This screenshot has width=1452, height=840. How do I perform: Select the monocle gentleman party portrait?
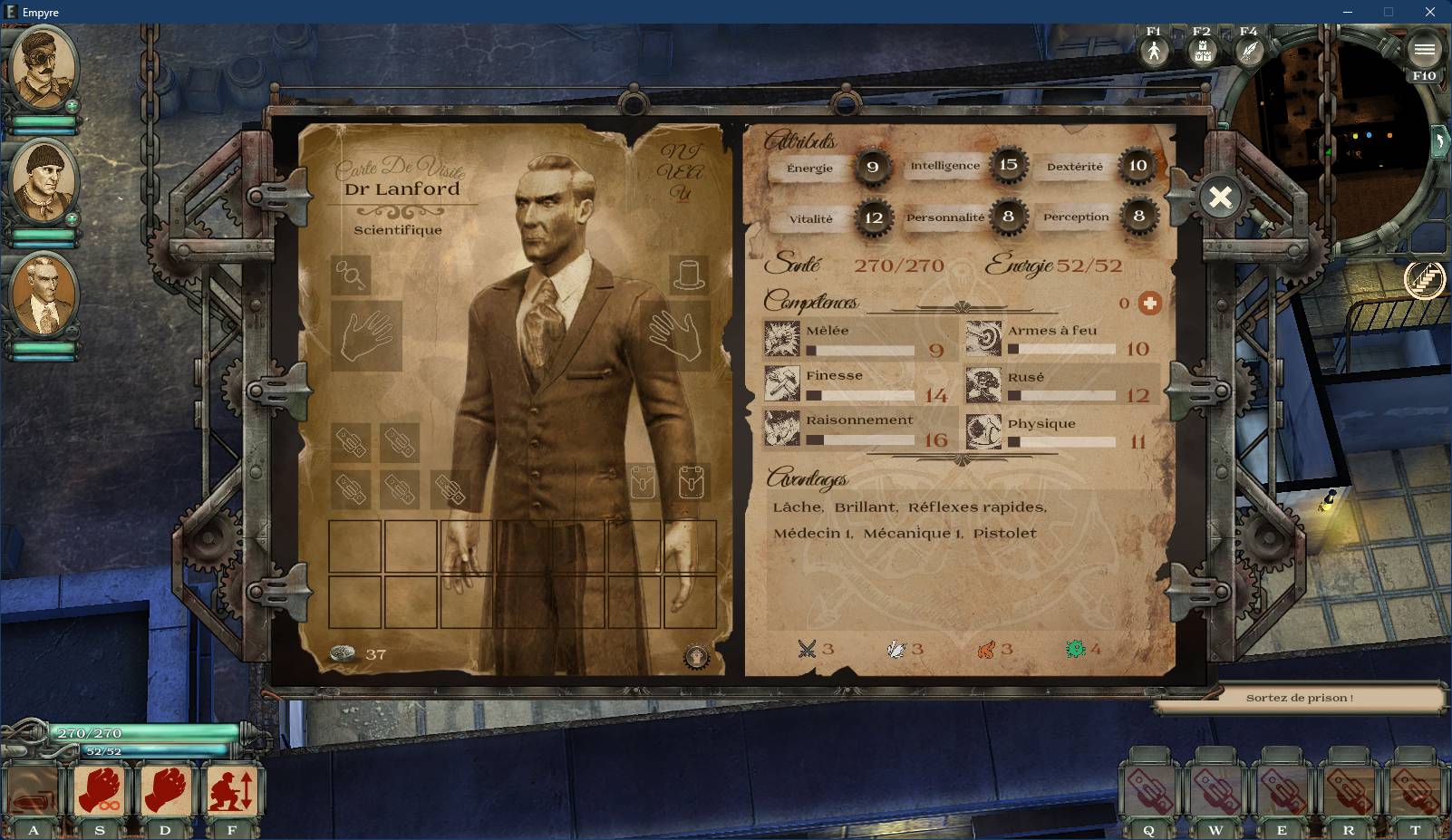coord(44,68)
